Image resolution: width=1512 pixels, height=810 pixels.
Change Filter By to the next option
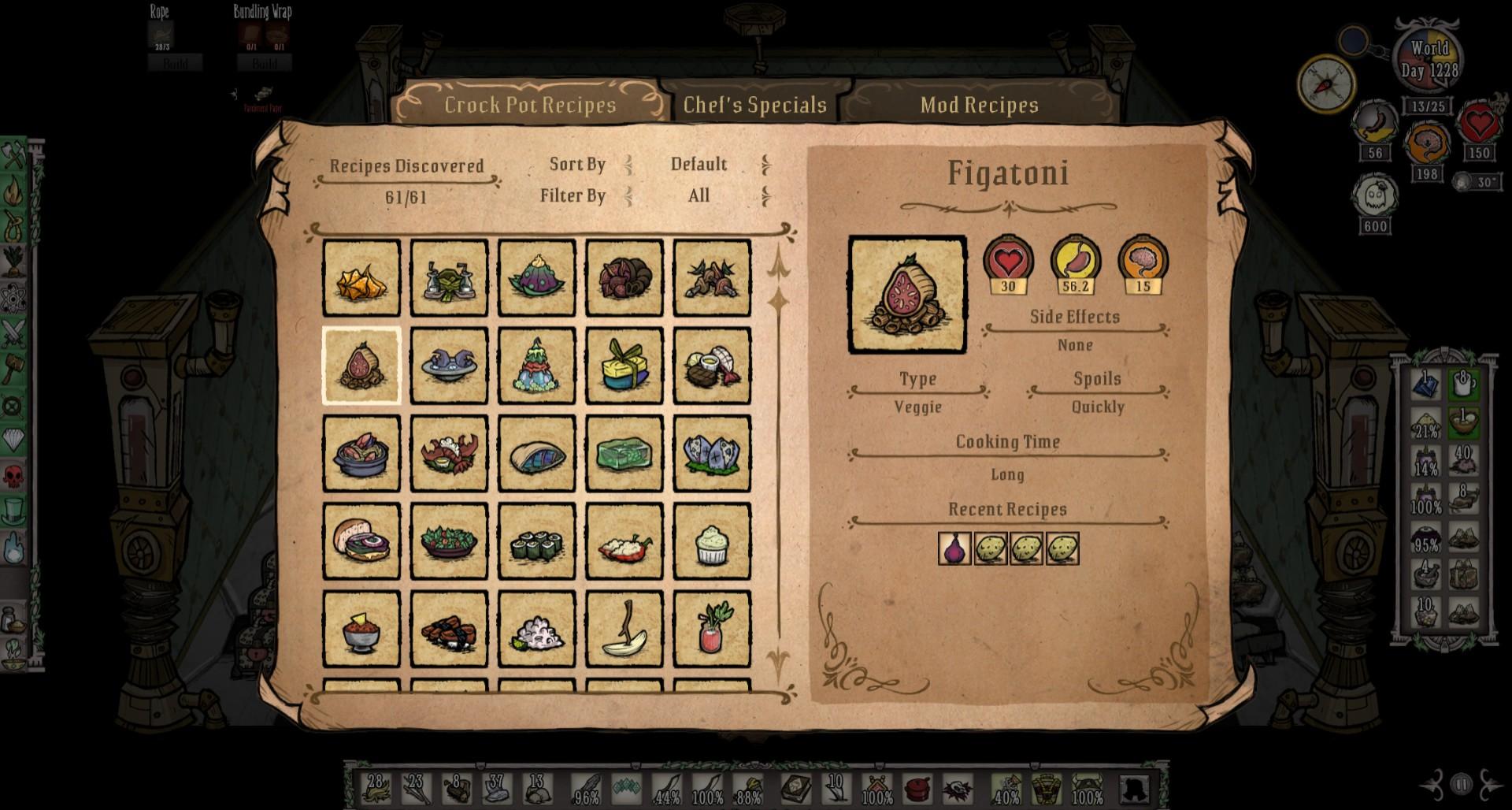[x=765, y=195]
